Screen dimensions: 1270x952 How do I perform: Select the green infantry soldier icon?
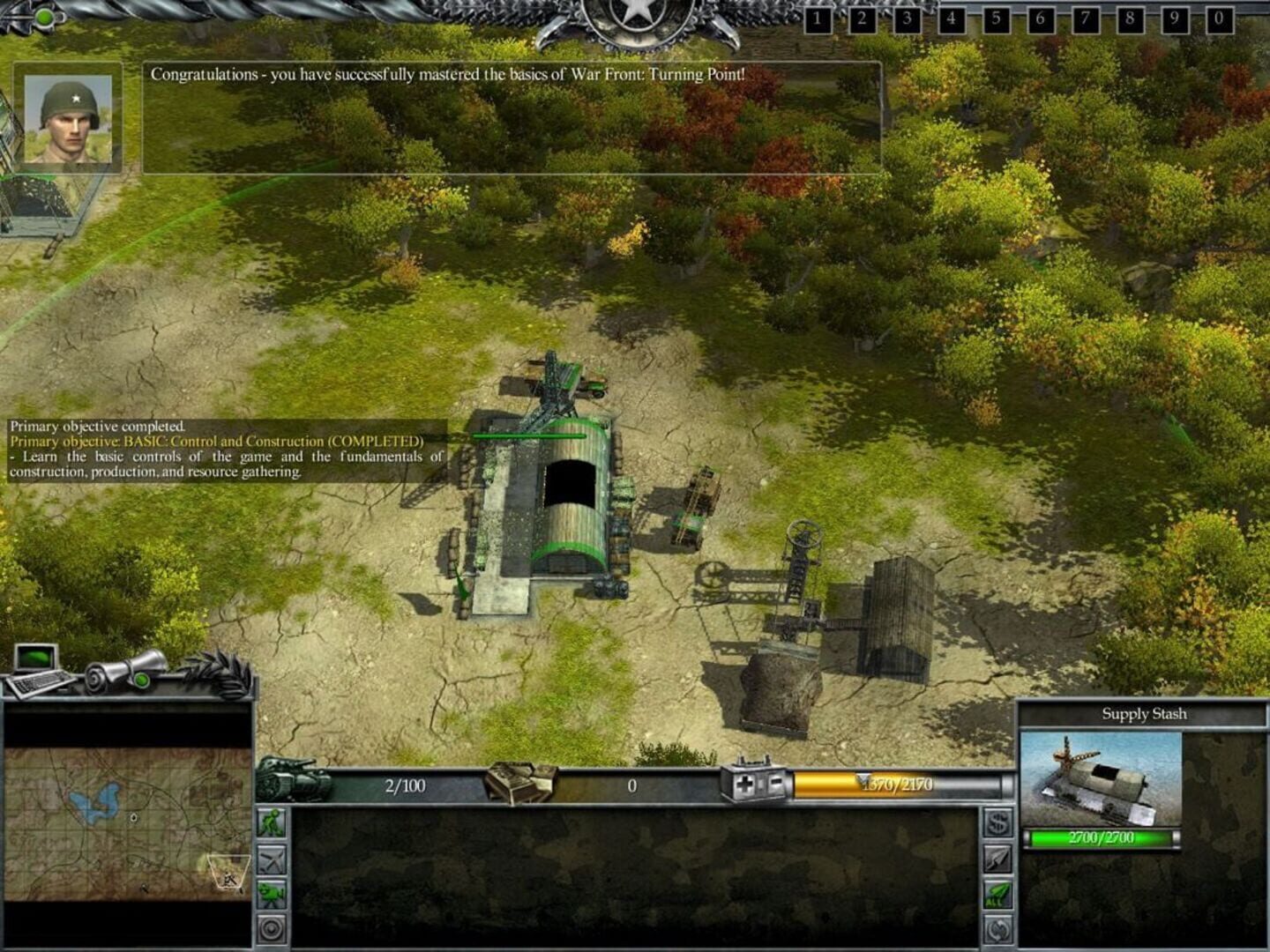[273, 824]
